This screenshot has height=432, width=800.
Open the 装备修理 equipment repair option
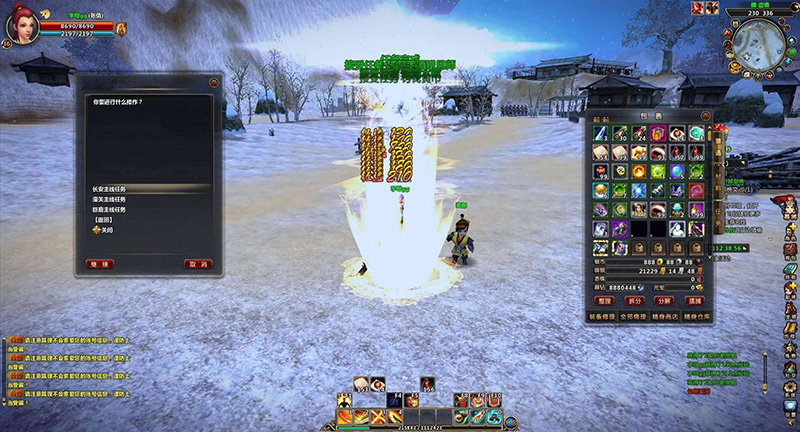603,315
